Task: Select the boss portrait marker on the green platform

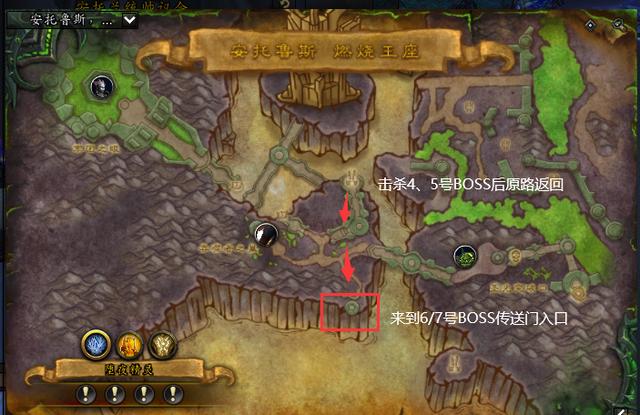Action: (101, 88)
